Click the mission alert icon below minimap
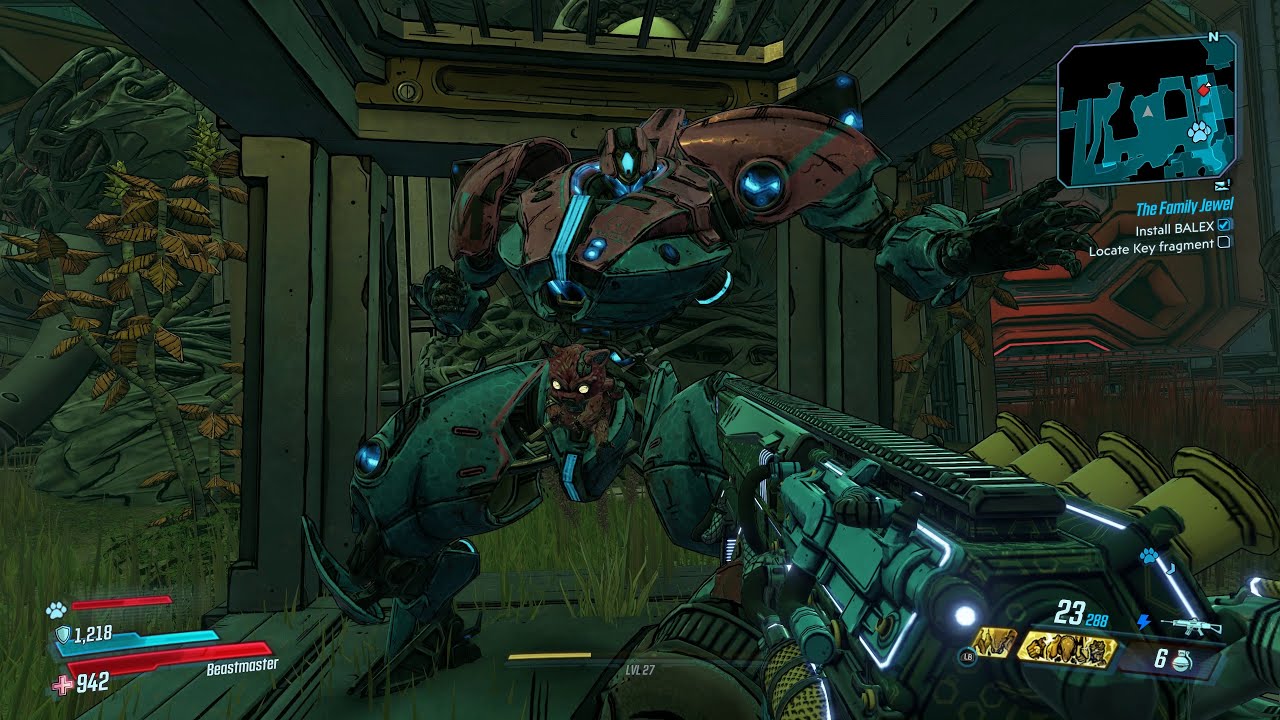Image resolution: width=1280 pixels, height=720 pixels. pyautogui.click(x=1224, y=186)
